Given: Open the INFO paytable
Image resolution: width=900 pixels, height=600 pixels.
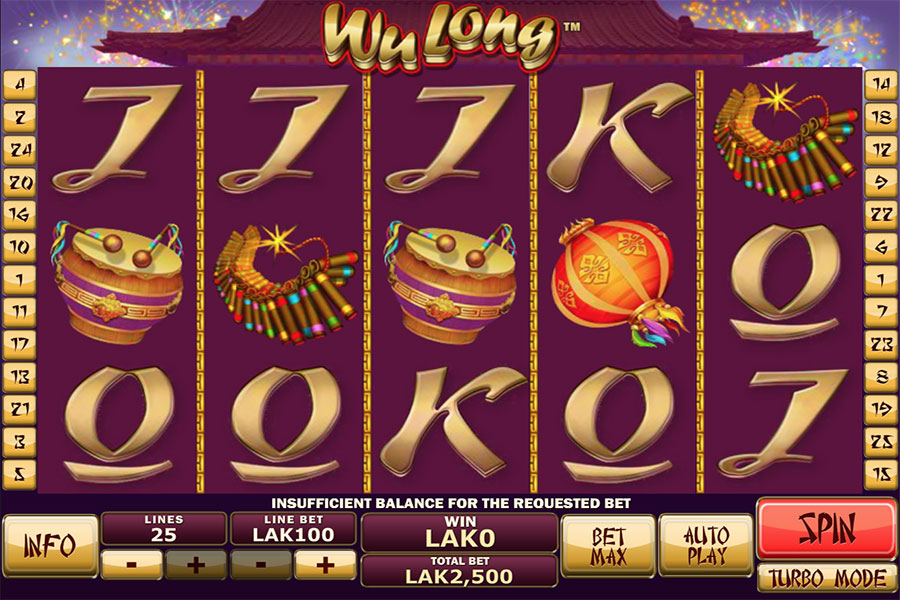Looking at the screenshot, I should 49,545.
